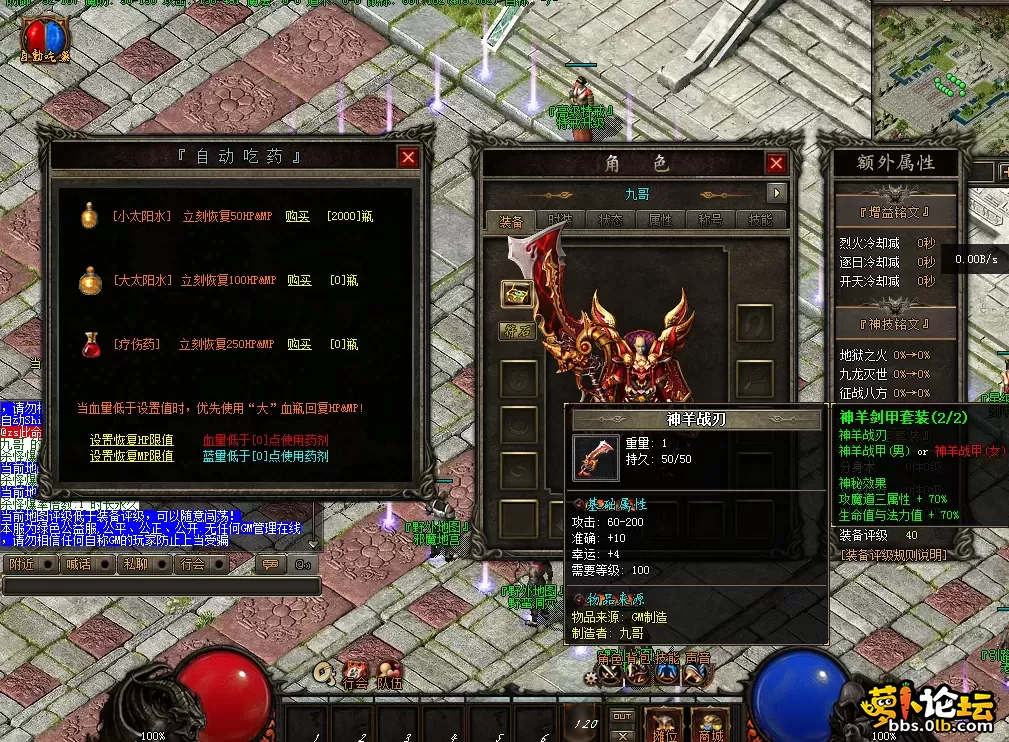Buy 小太阳水 via its 购买 link
This screenshot has width=1009, height=742.
298,216
